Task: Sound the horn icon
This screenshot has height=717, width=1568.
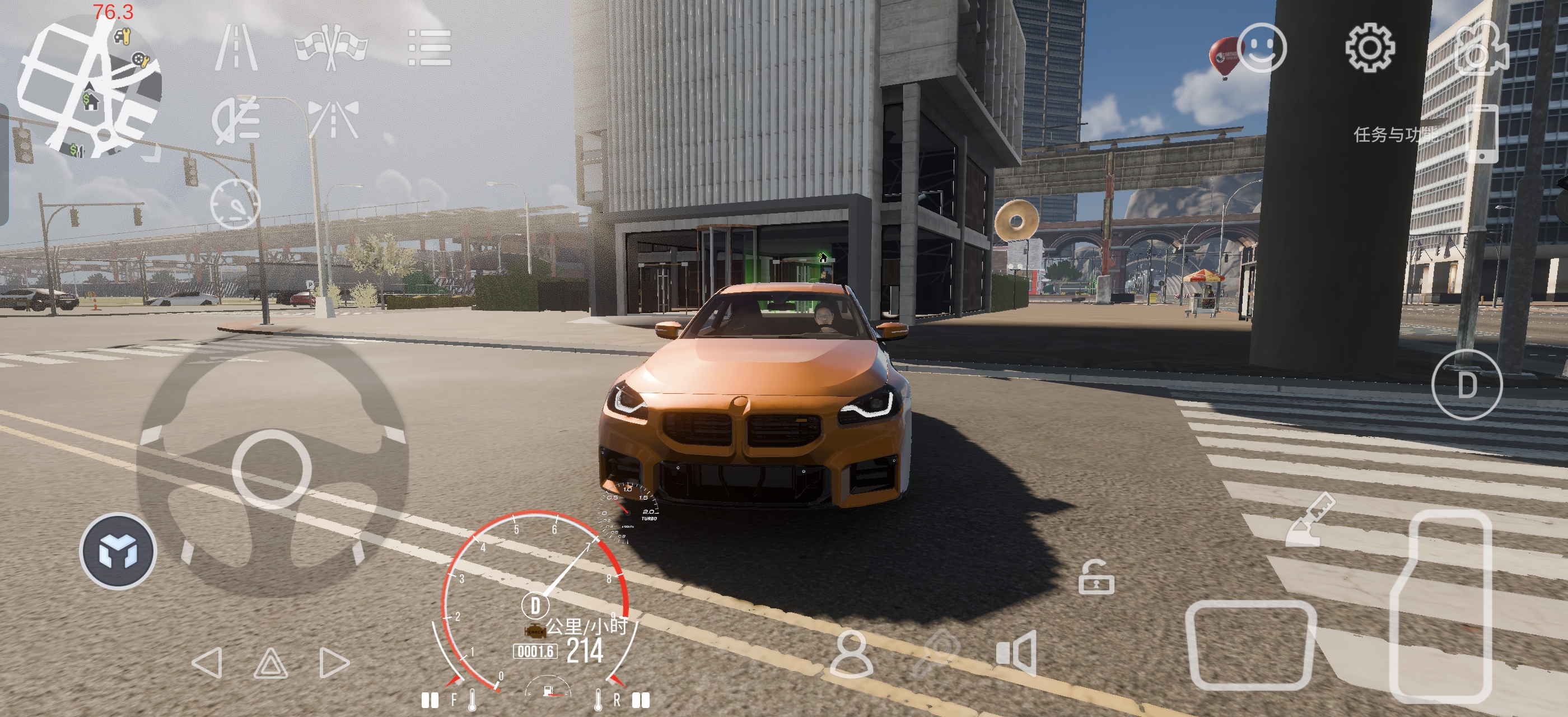Action: [1016, 653]
